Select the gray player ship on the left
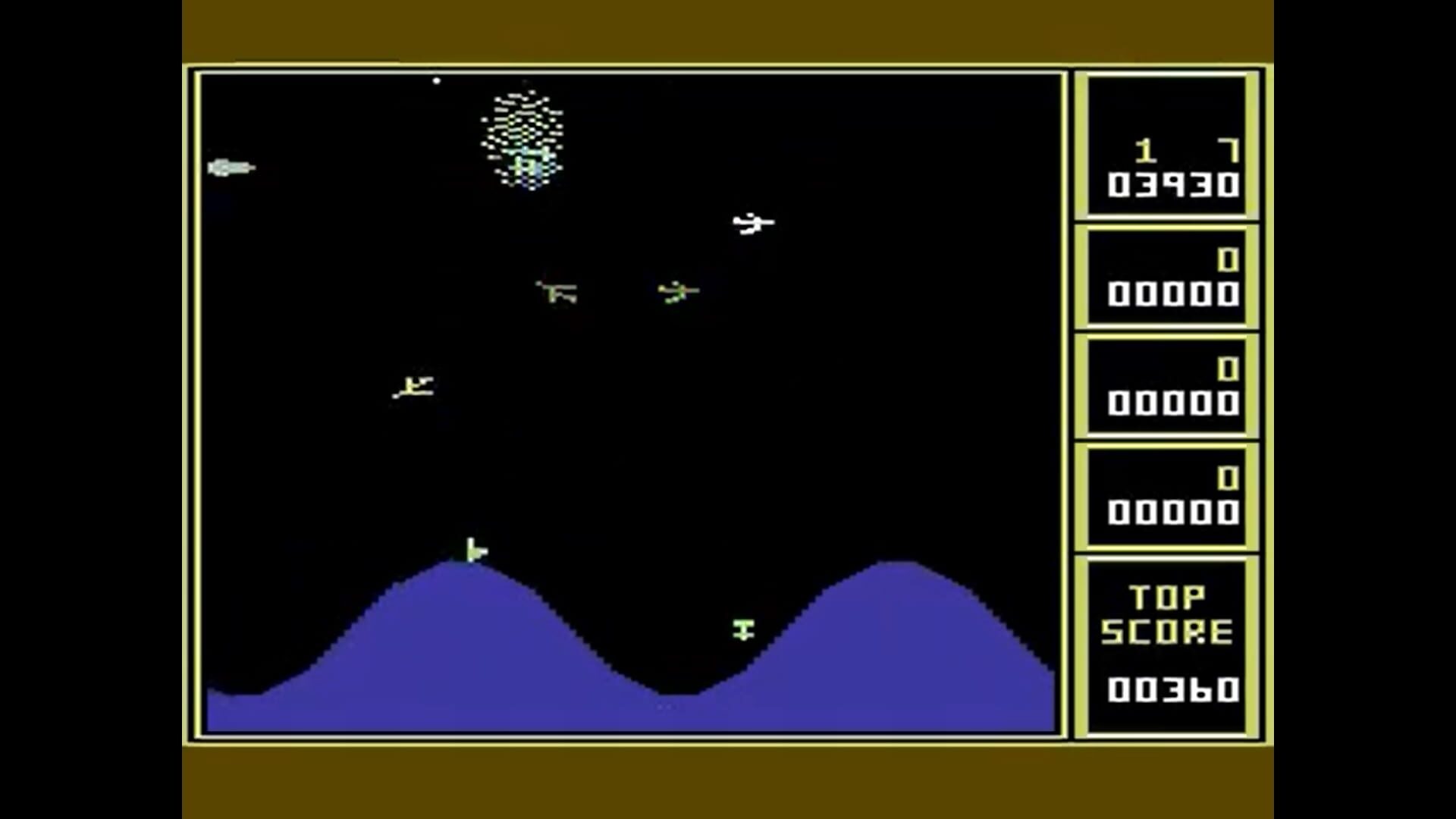 231,165
